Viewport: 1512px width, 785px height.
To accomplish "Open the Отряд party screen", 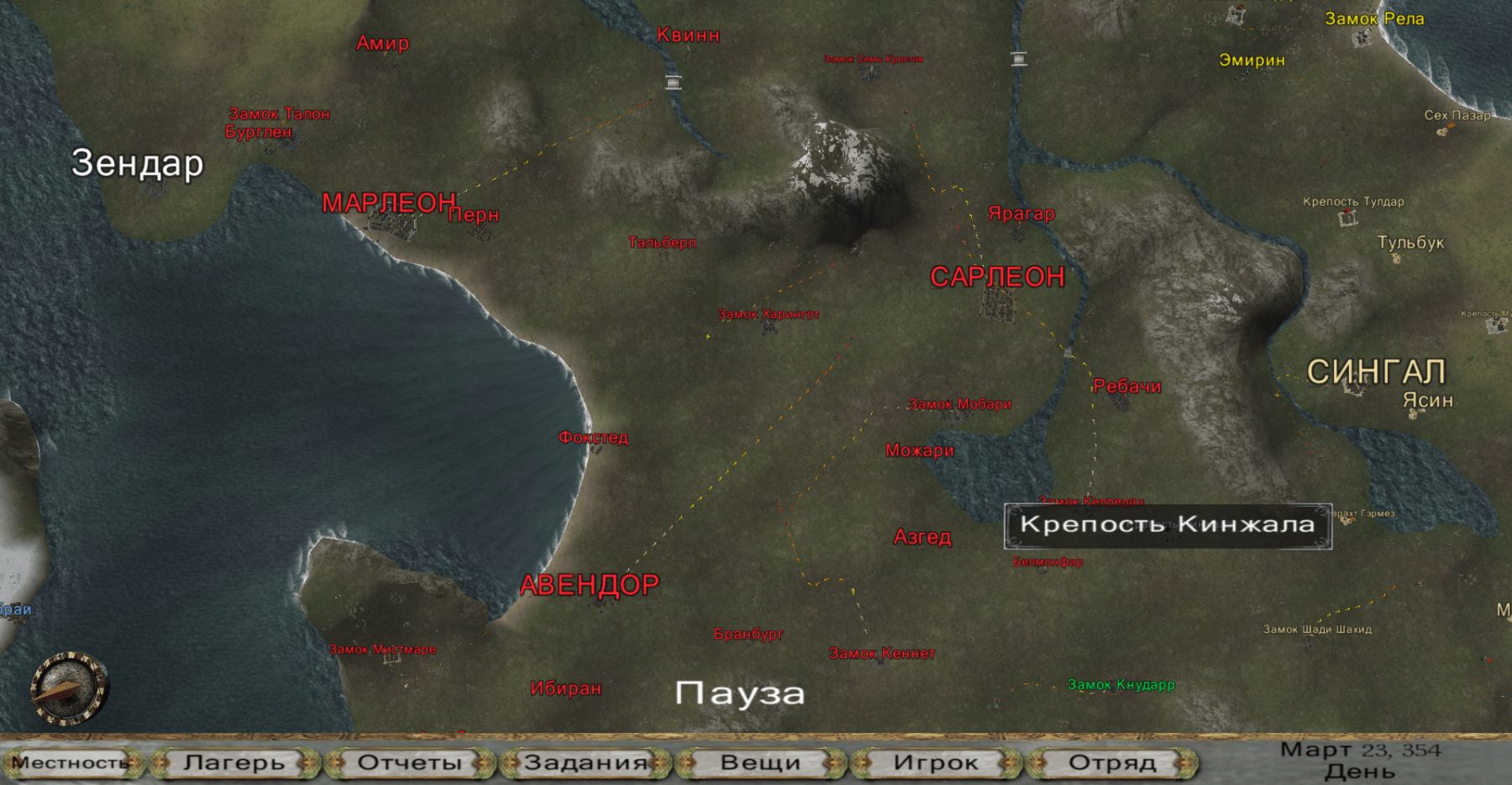I will [1111, 762].
